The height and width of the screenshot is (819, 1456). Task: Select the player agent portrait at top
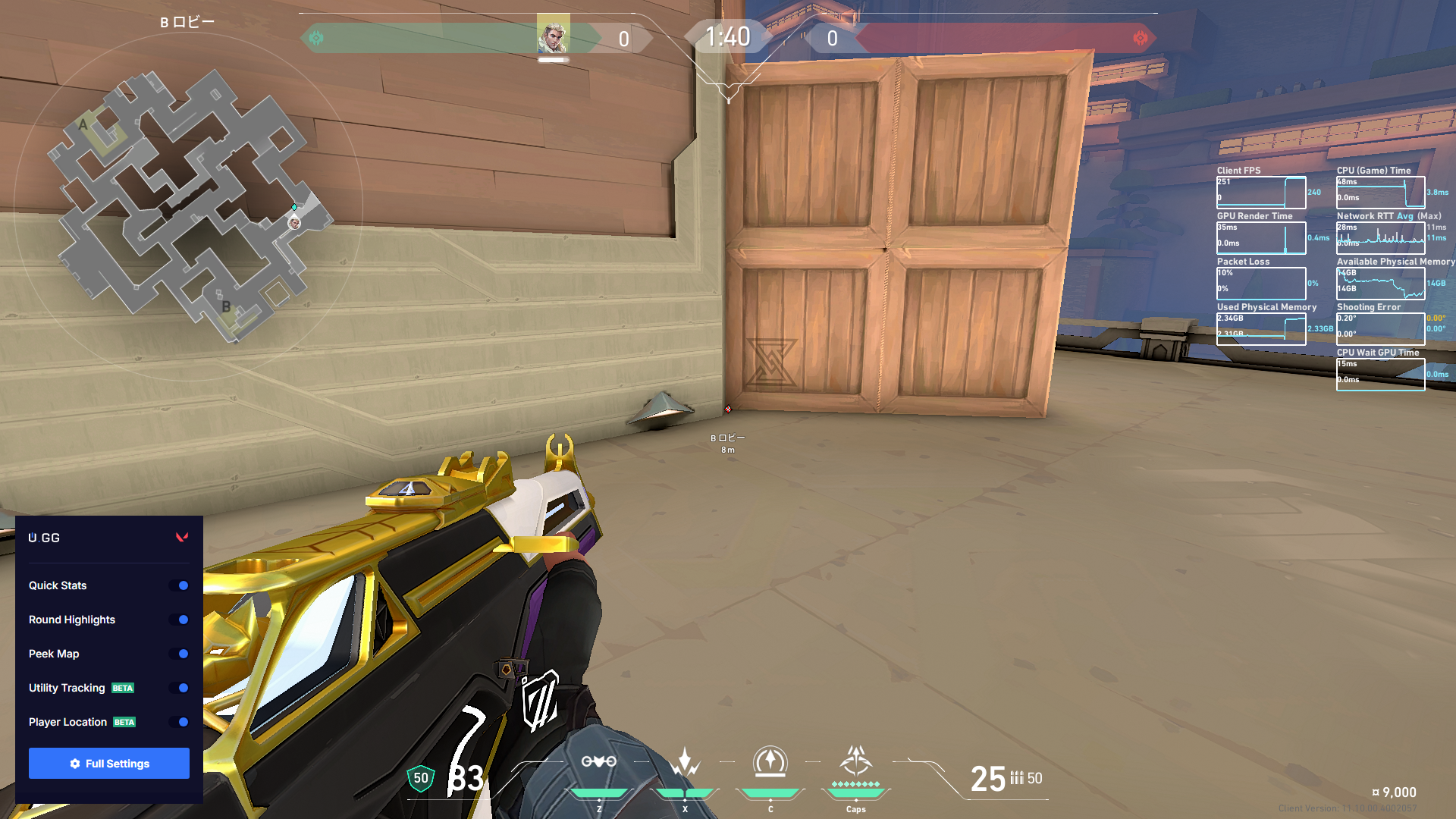click(x=553, y=35)
